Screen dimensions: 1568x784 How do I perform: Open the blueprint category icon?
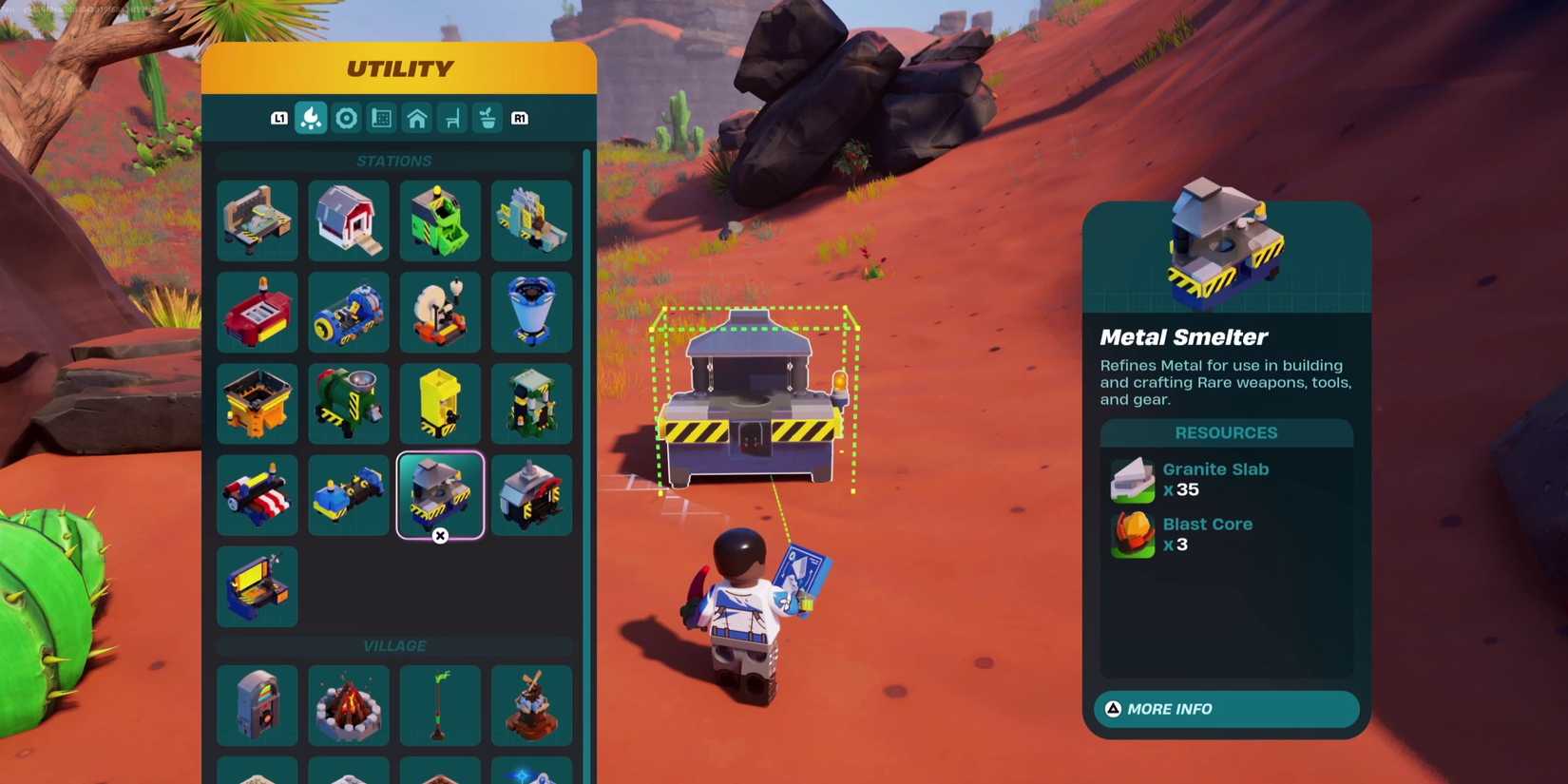(x=382, y=117)
